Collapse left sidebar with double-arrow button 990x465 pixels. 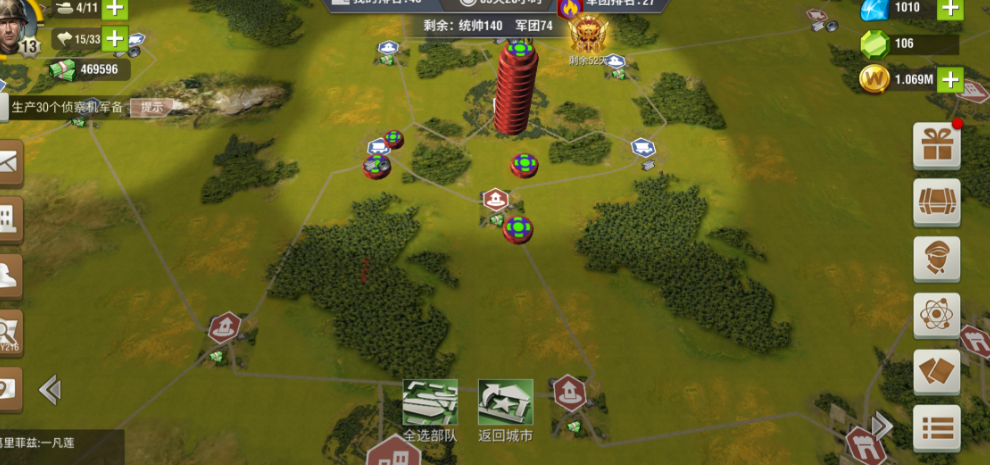coord(50,389)
